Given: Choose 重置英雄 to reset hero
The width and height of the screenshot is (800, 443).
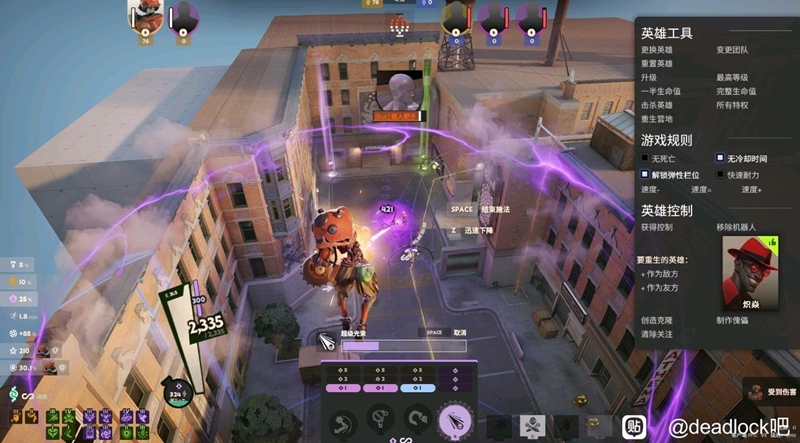Looking at the screenshot, I should 656,63.
